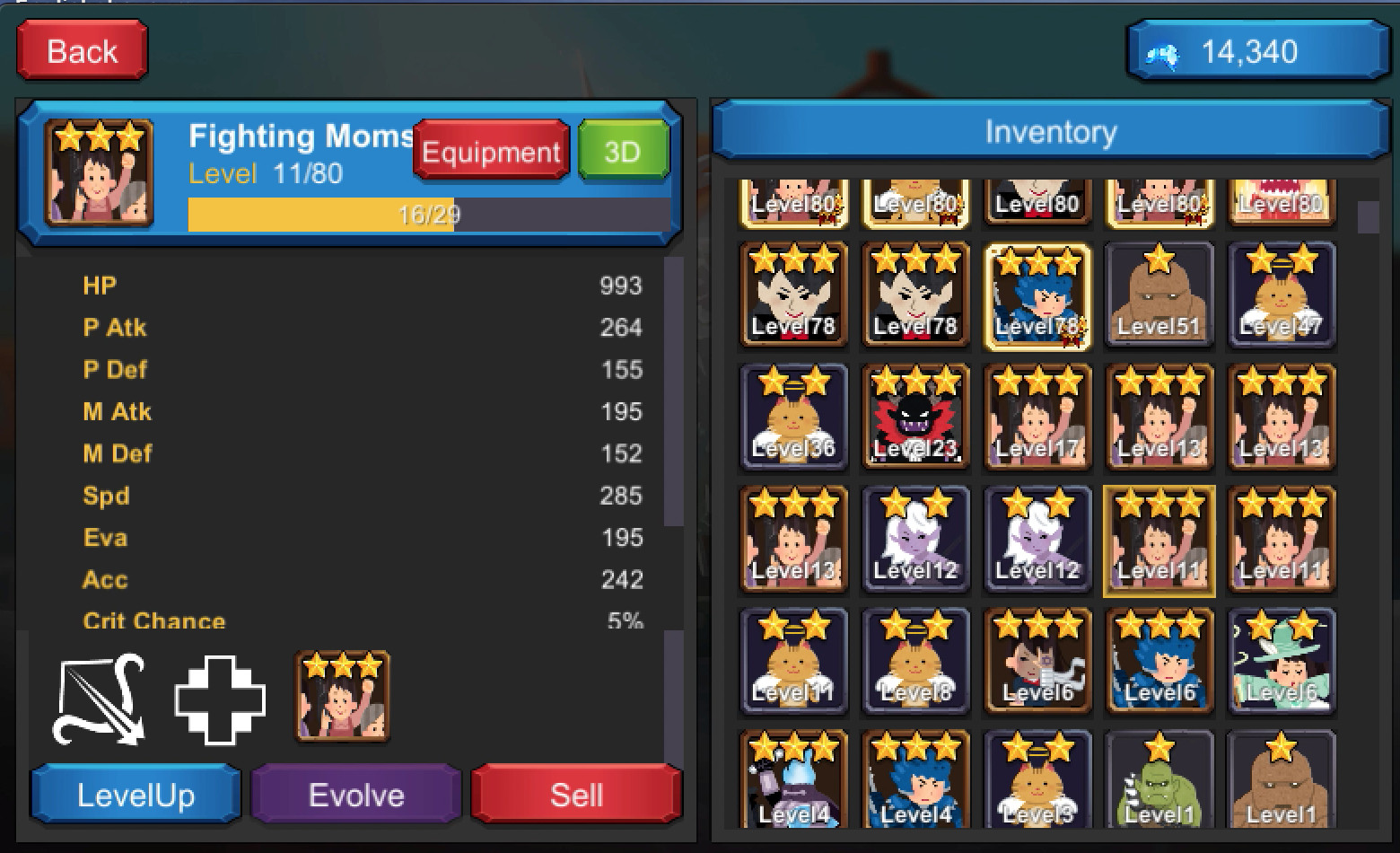Open the Equipment screen
This screenshot has height=853, width=1400.
tap(489, 151)
